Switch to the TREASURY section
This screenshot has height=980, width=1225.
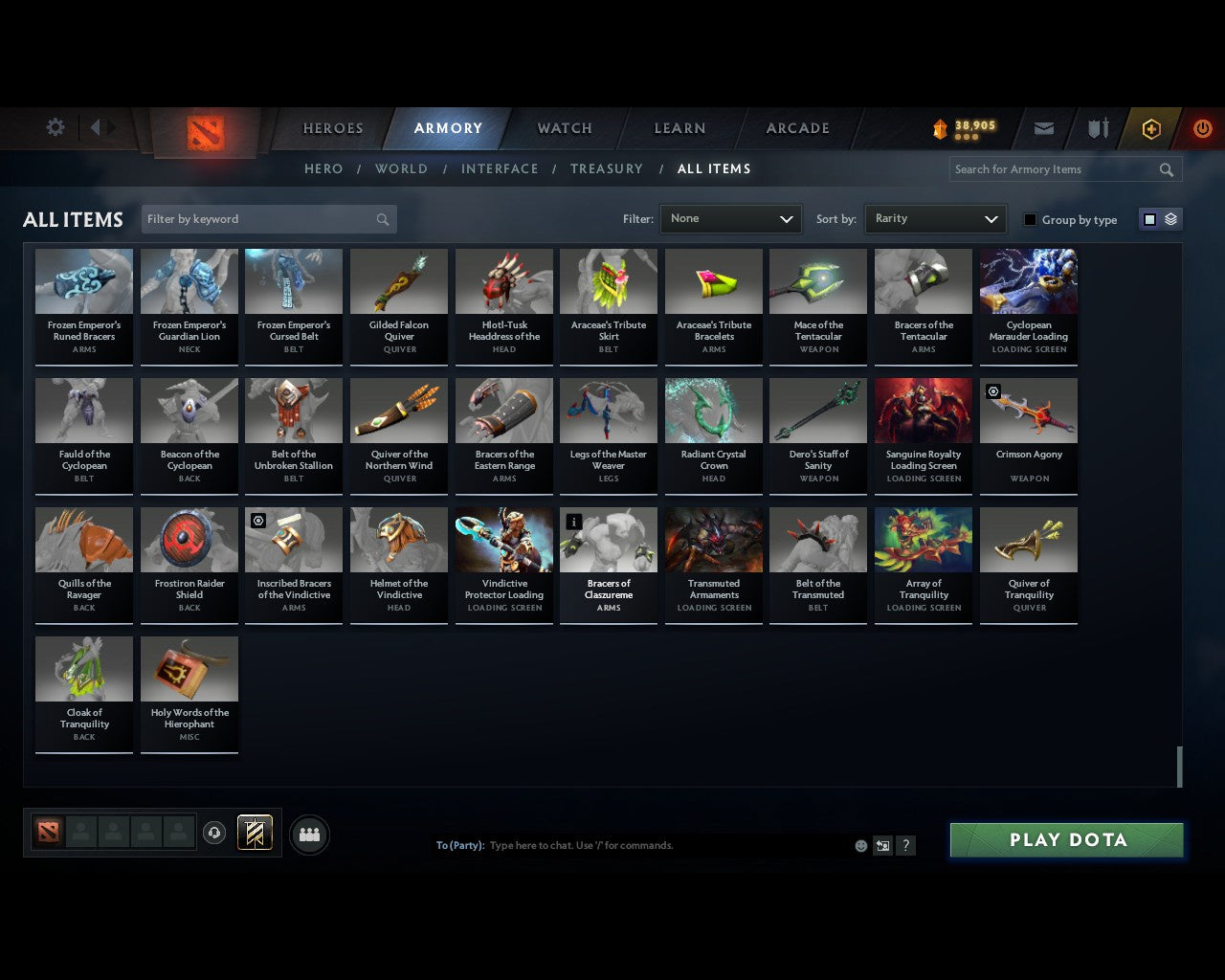(x=606, y=168)
